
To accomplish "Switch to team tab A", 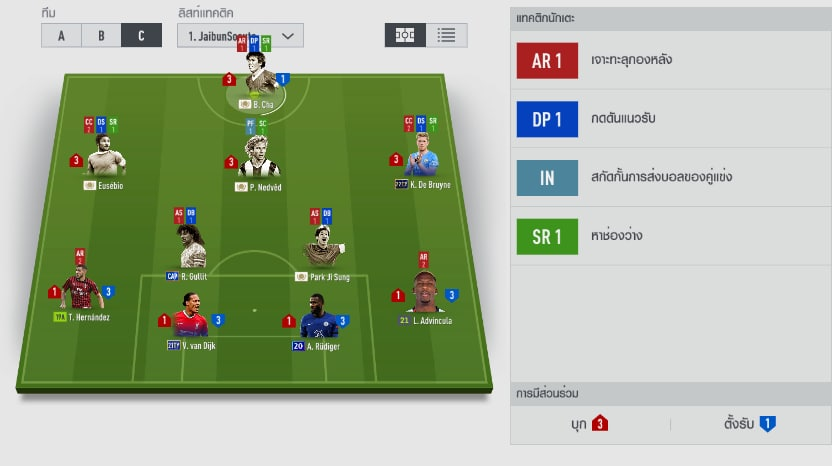I will click(61, 35).
